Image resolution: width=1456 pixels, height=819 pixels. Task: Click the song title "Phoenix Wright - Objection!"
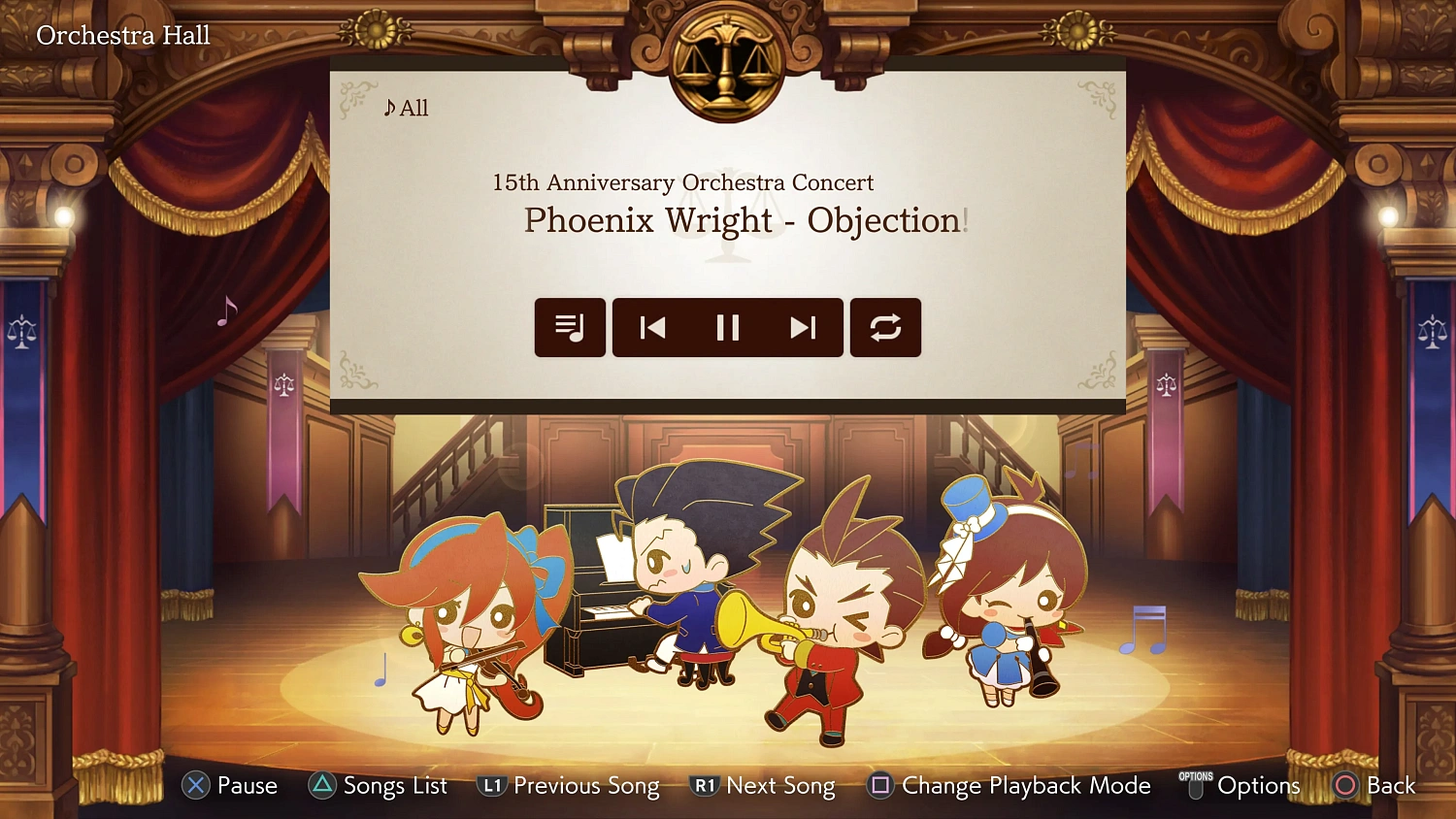(745, 220)
